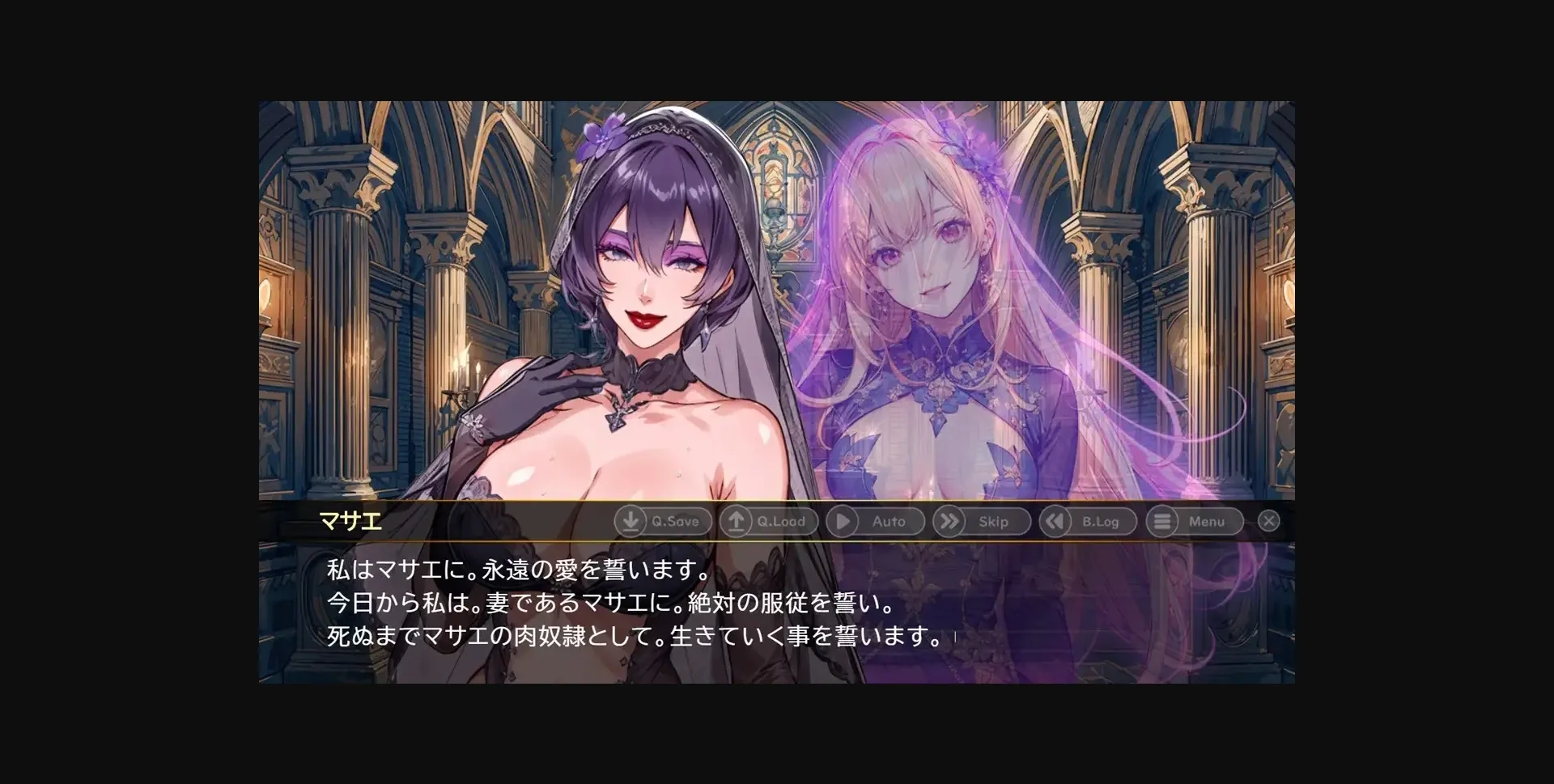Screen dimensions: 1554x784
Task: Click the upload arrow icon on Q.Load
Action: point(737,522)
